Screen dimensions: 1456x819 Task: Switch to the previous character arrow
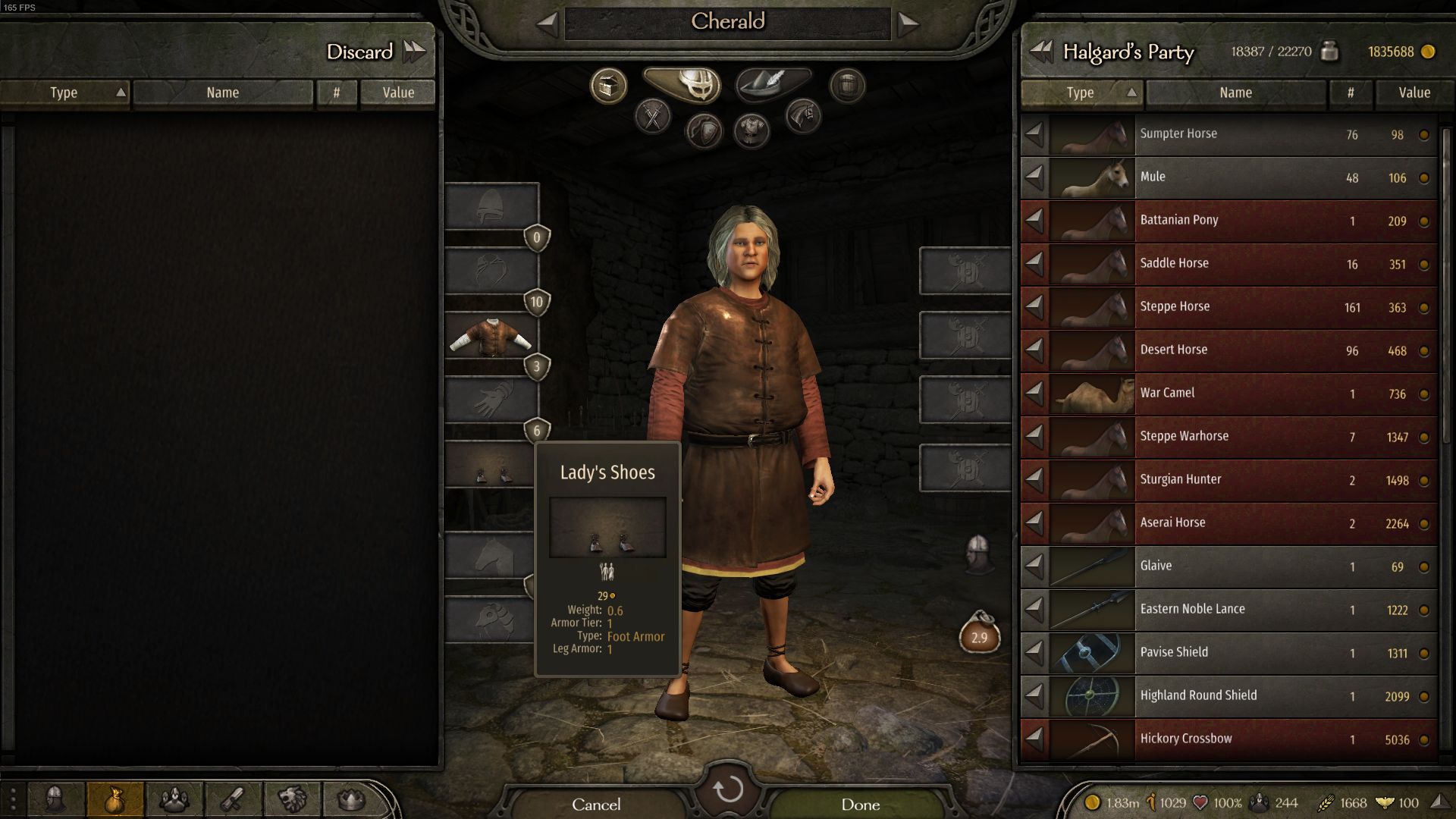(x=547, y=24)
